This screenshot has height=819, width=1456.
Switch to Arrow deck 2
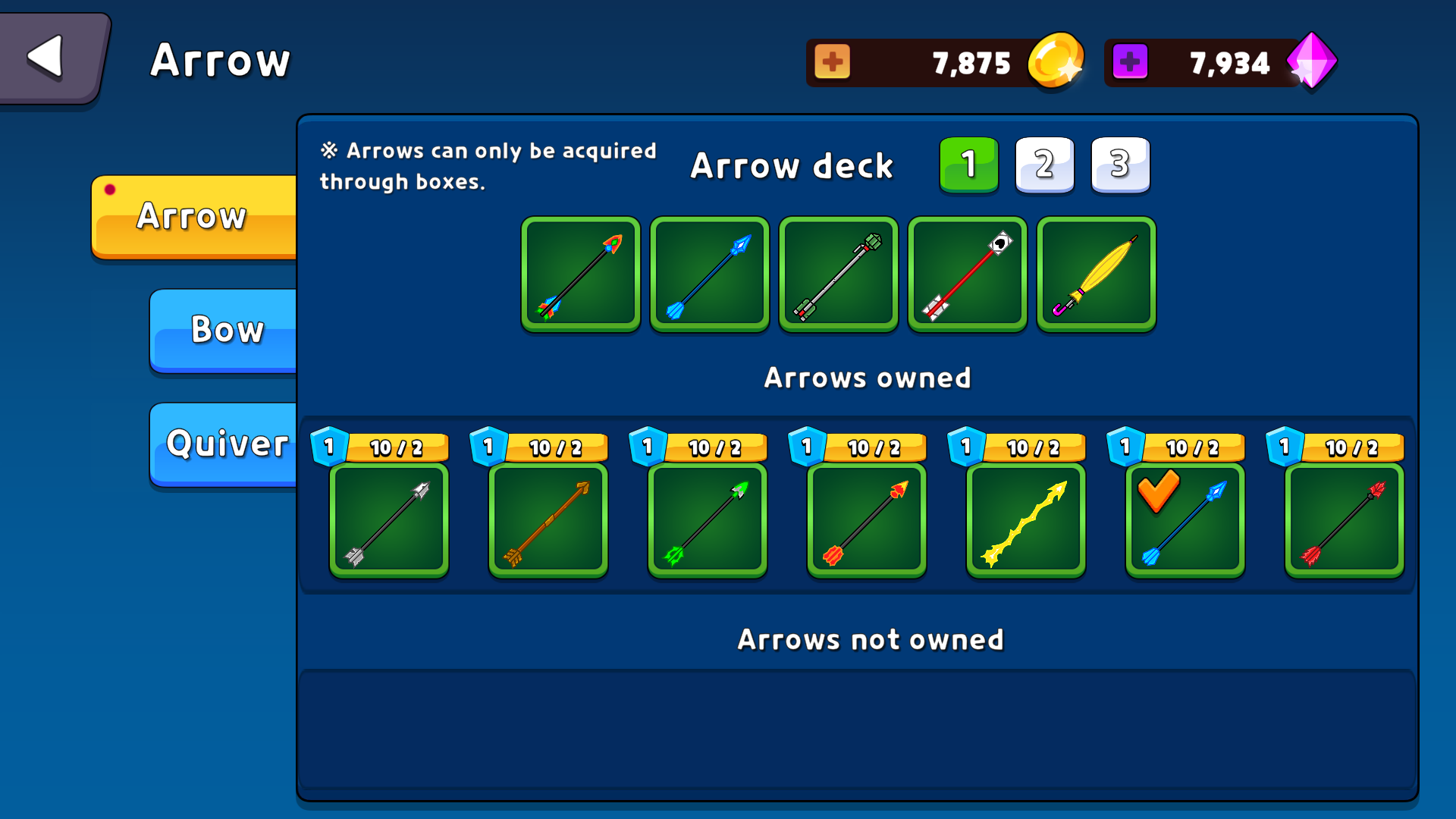click(1044, 165)
